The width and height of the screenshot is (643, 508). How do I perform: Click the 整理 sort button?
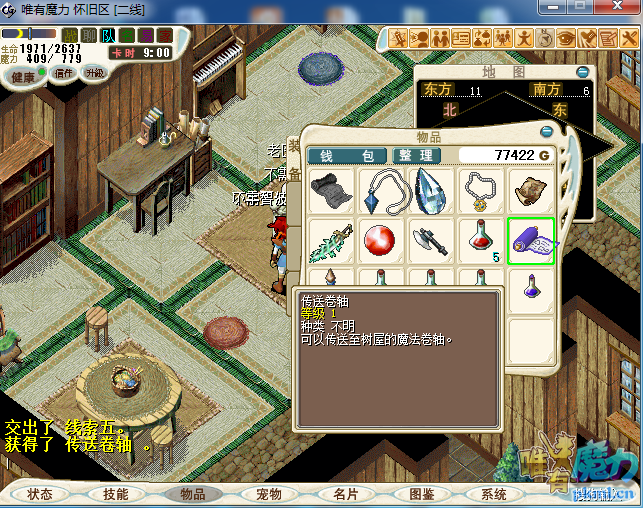[x=414, y=155]
